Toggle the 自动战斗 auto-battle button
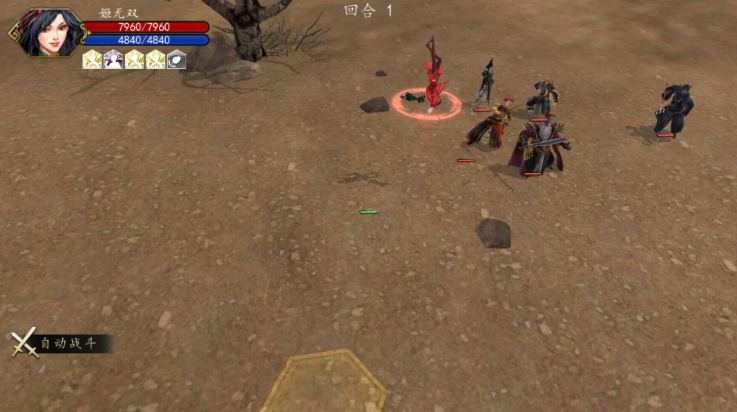The image size is (737, 412). tap(58, 344)
